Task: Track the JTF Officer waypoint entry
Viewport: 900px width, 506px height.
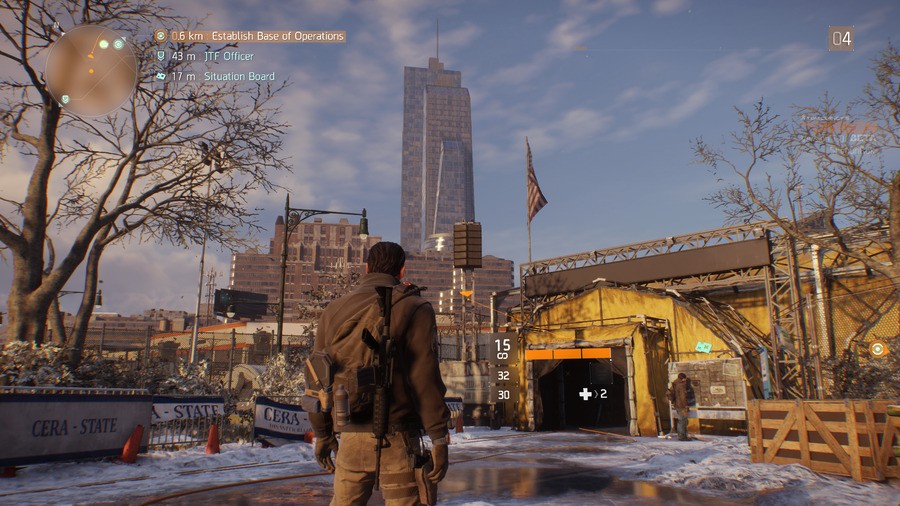Action: (x=228, y=56)
